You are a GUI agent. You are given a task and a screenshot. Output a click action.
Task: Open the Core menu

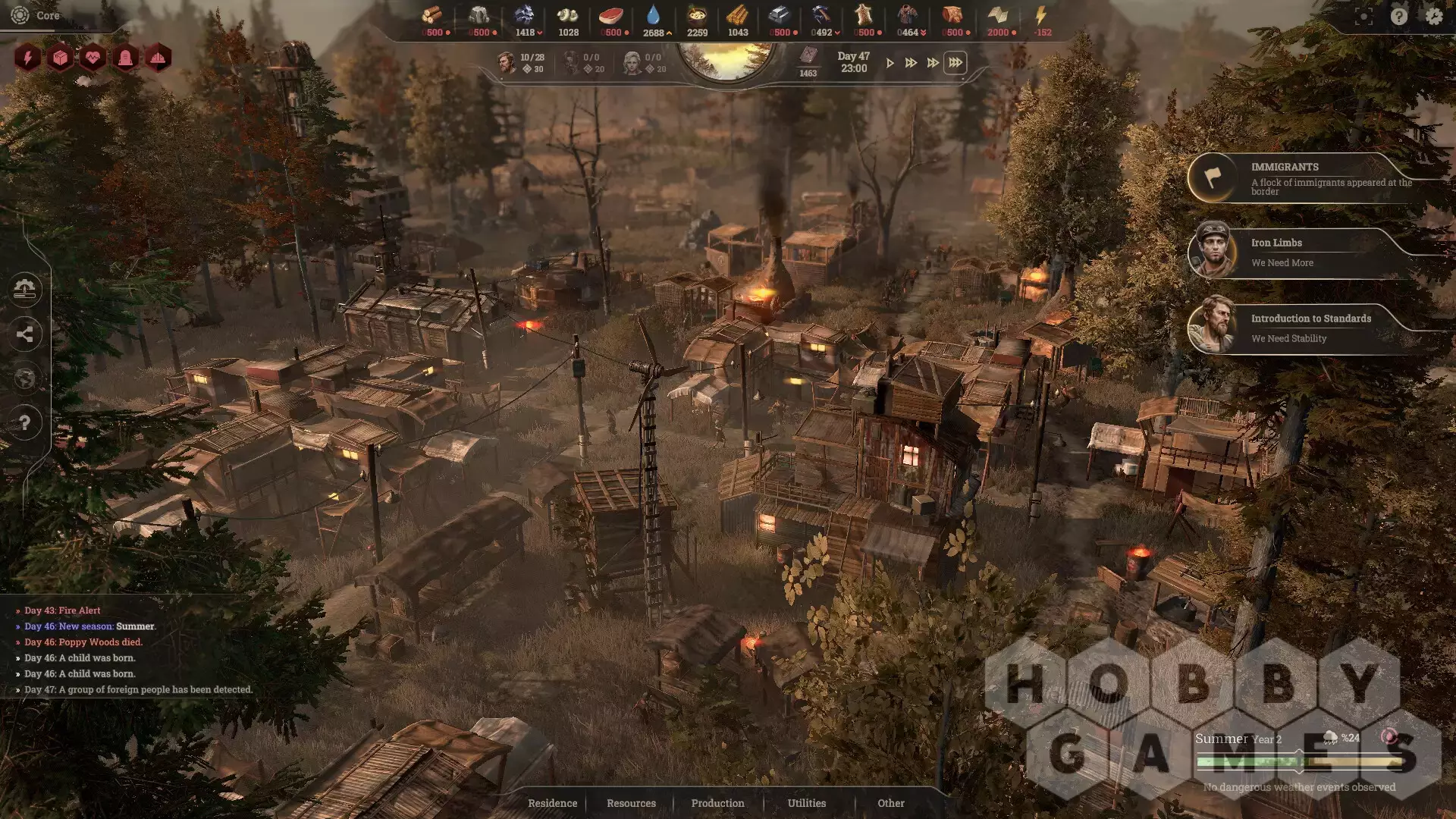click(38, 15)
